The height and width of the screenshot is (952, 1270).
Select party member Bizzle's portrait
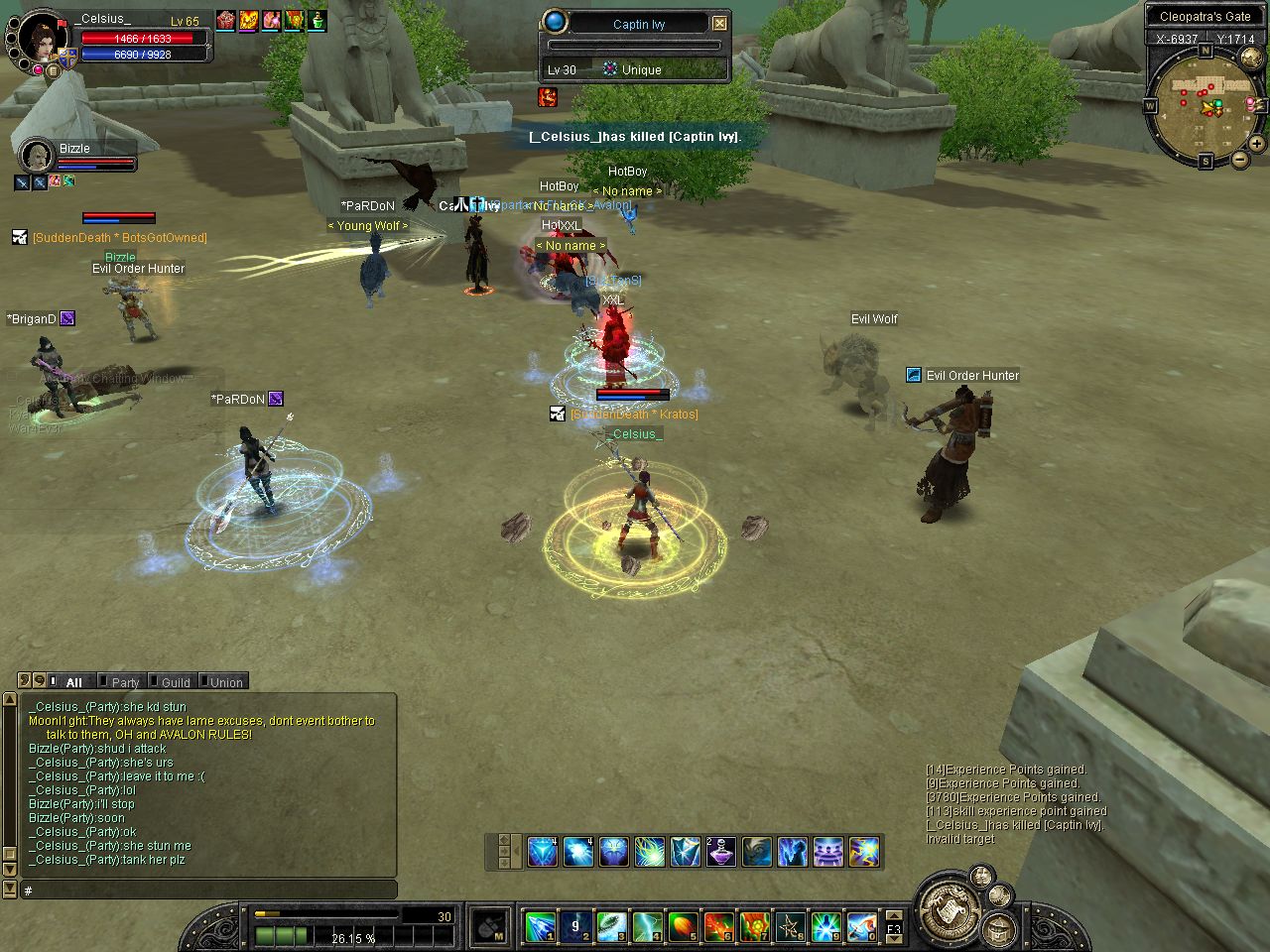coord(38,156)
